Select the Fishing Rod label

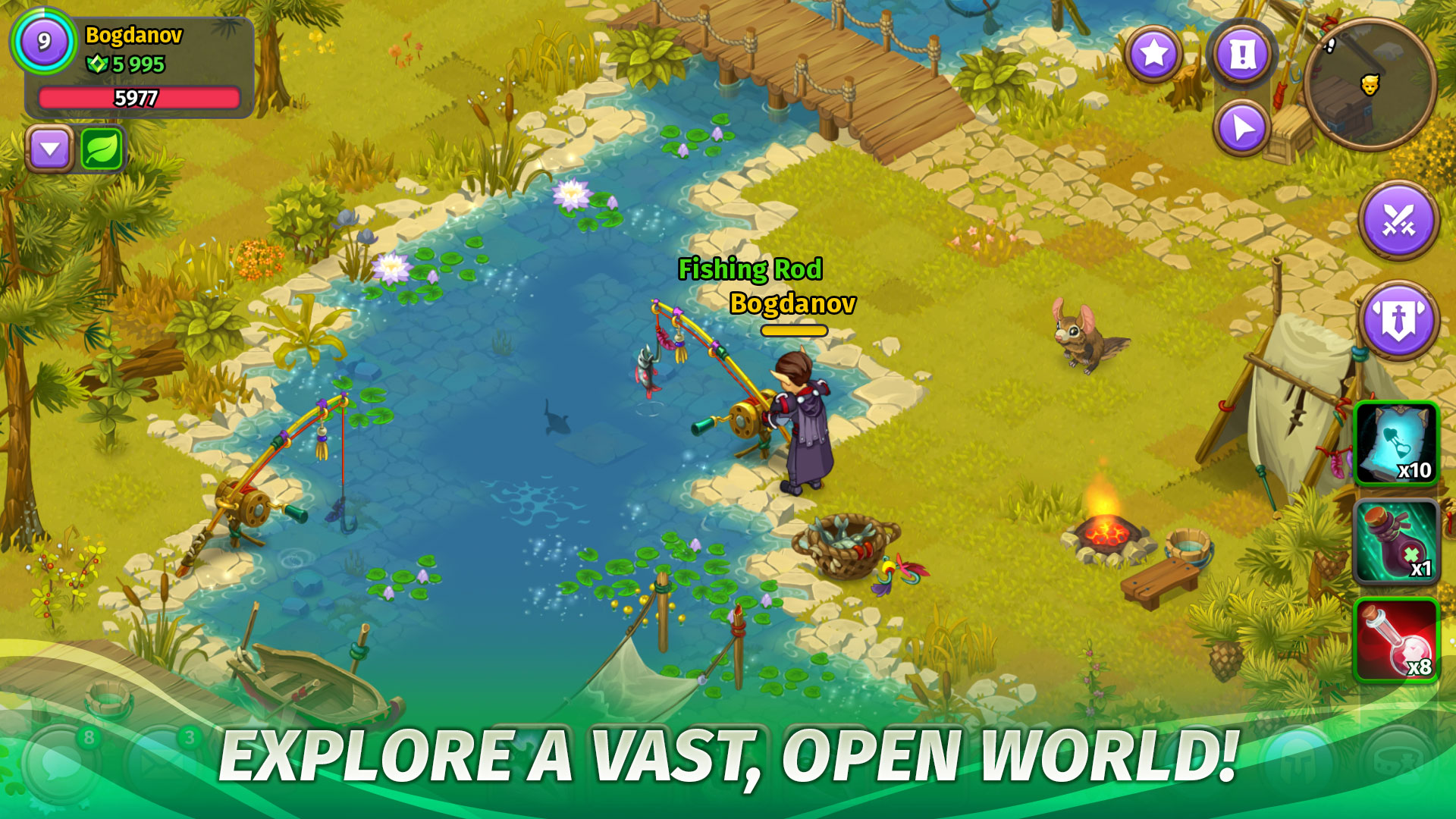750,270
